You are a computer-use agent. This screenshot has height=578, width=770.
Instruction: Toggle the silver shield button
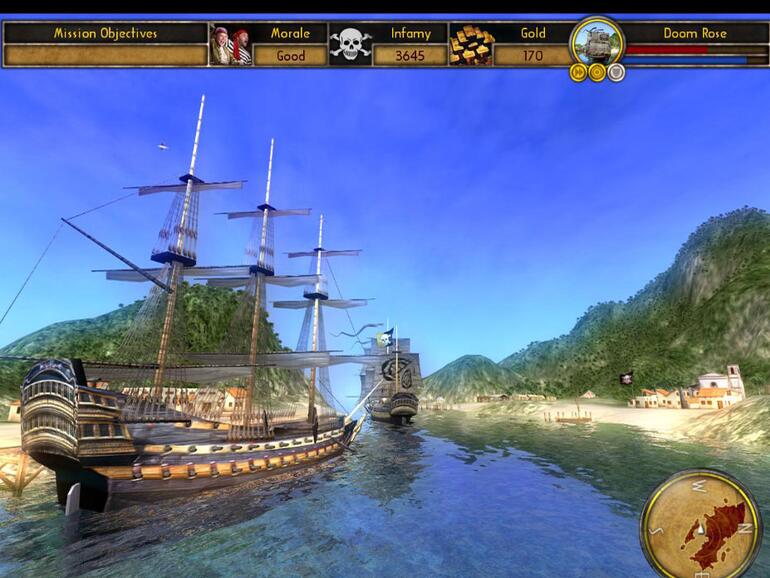tap(616, 72)
